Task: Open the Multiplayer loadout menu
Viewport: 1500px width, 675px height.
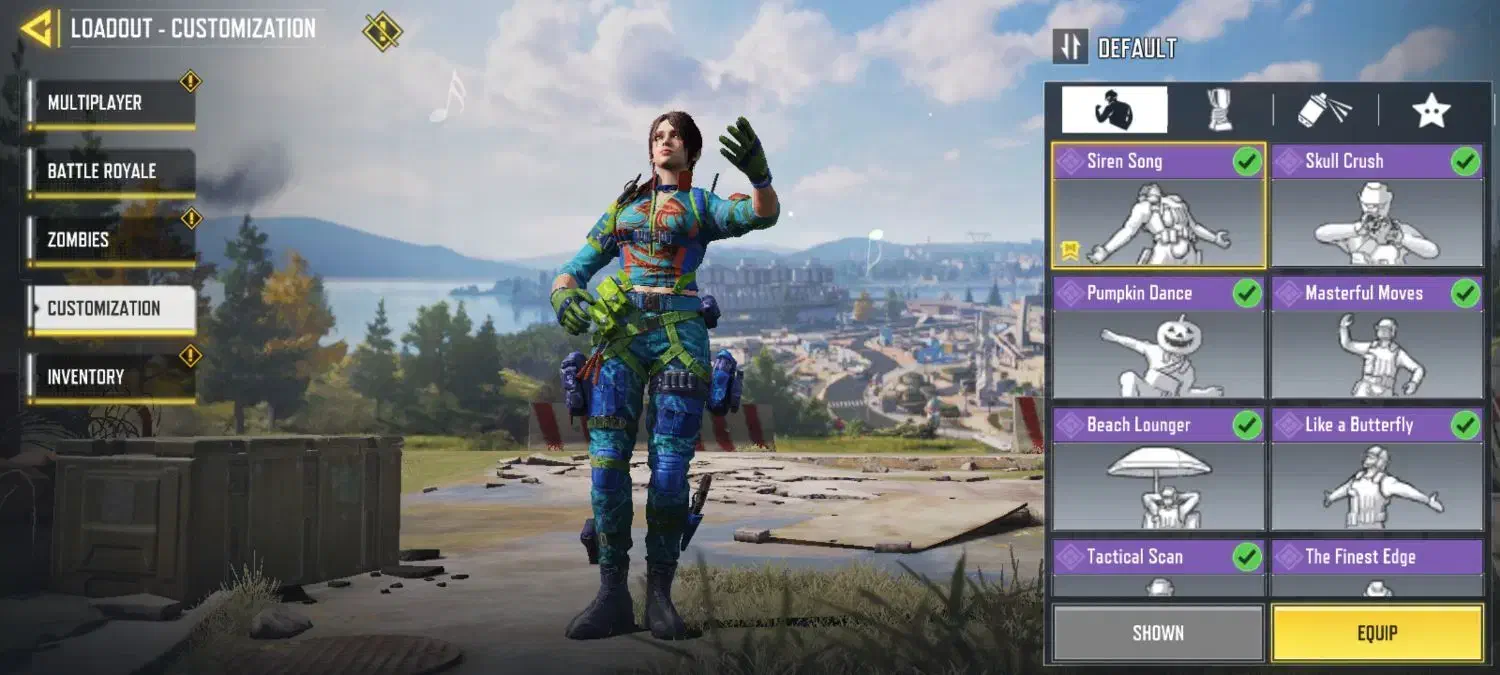Action: pyautogui.click(x=110, y=103)
